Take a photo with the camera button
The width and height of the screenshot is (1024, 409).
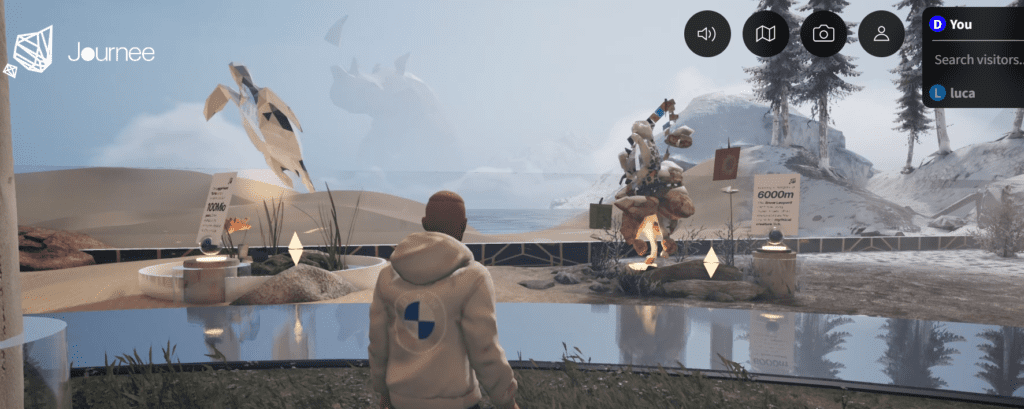(823, 34)
